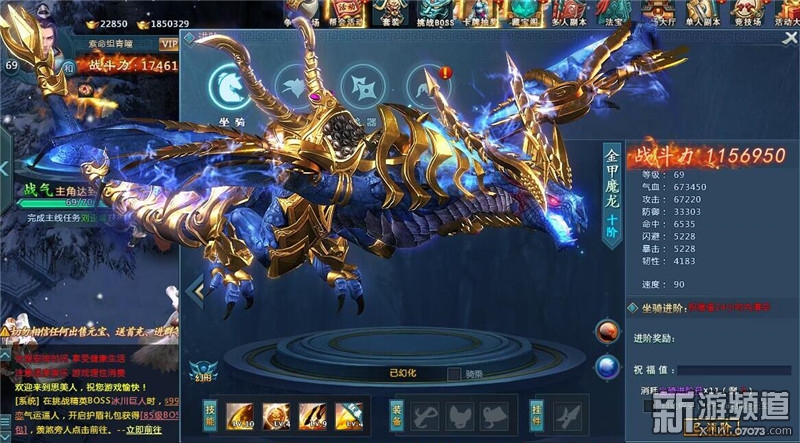Open the tab with red alert badge
The width and height of the screenshot is (800, 443).
[x=427, y=85]
